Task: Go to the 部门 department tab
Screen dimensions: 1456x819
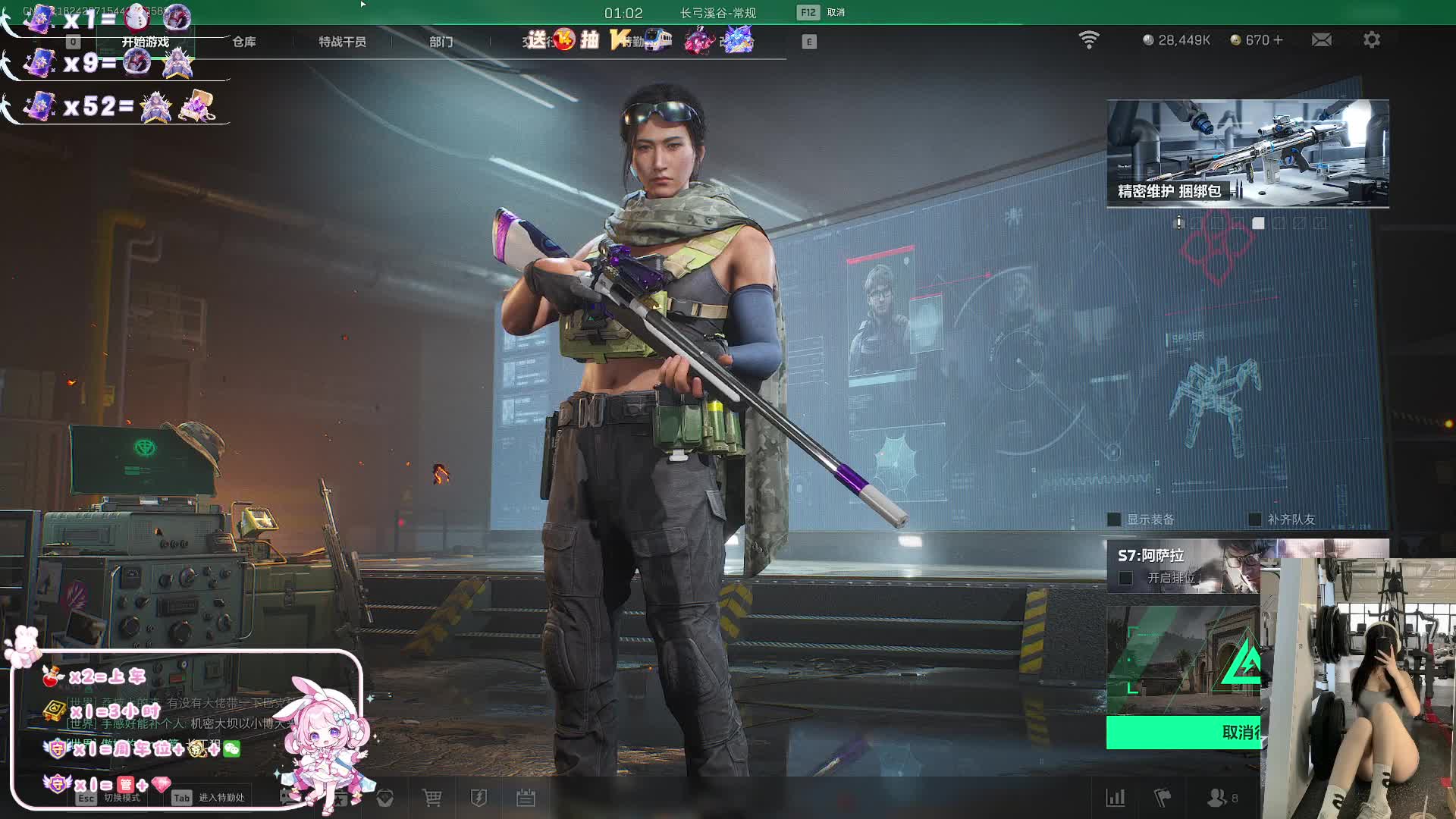Action: [x=441, y=42]
